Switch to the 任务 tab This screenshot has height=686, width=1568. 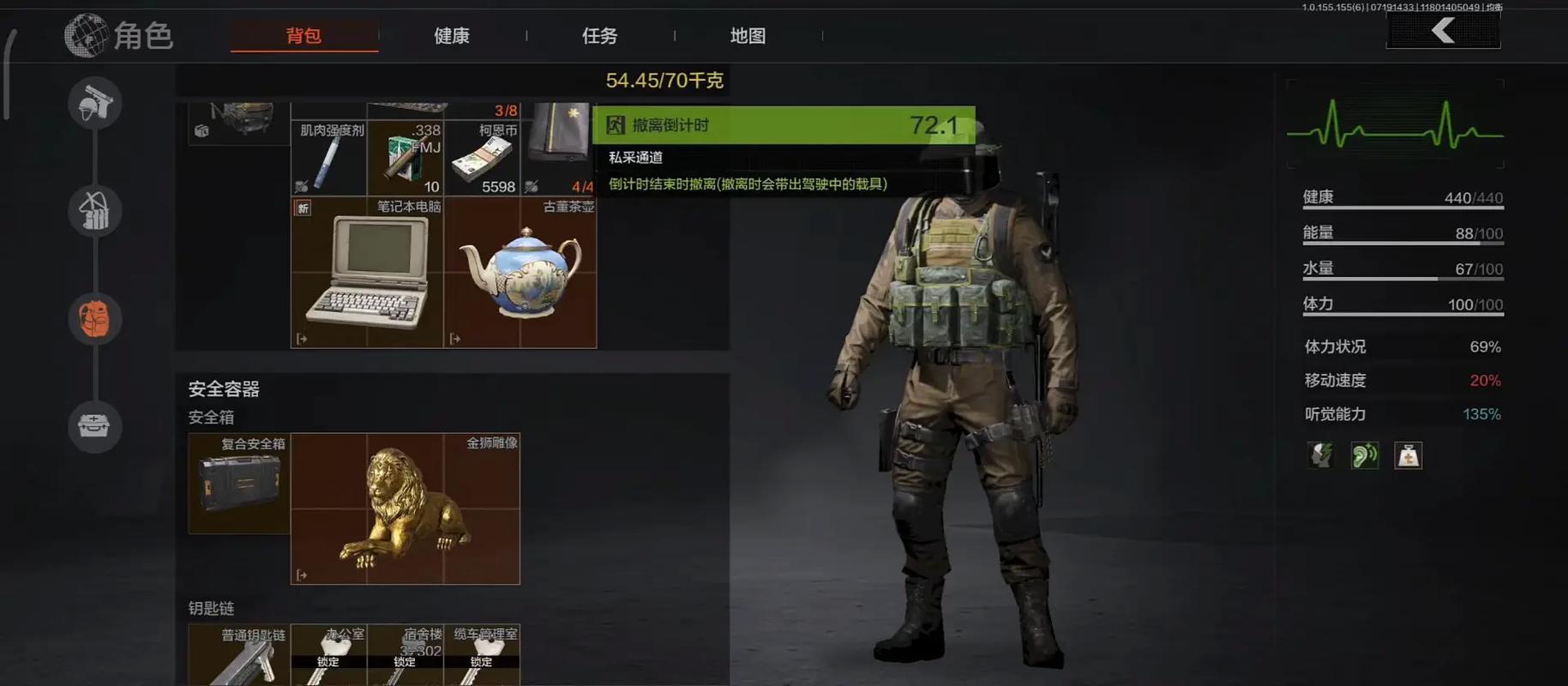point(599,36)
